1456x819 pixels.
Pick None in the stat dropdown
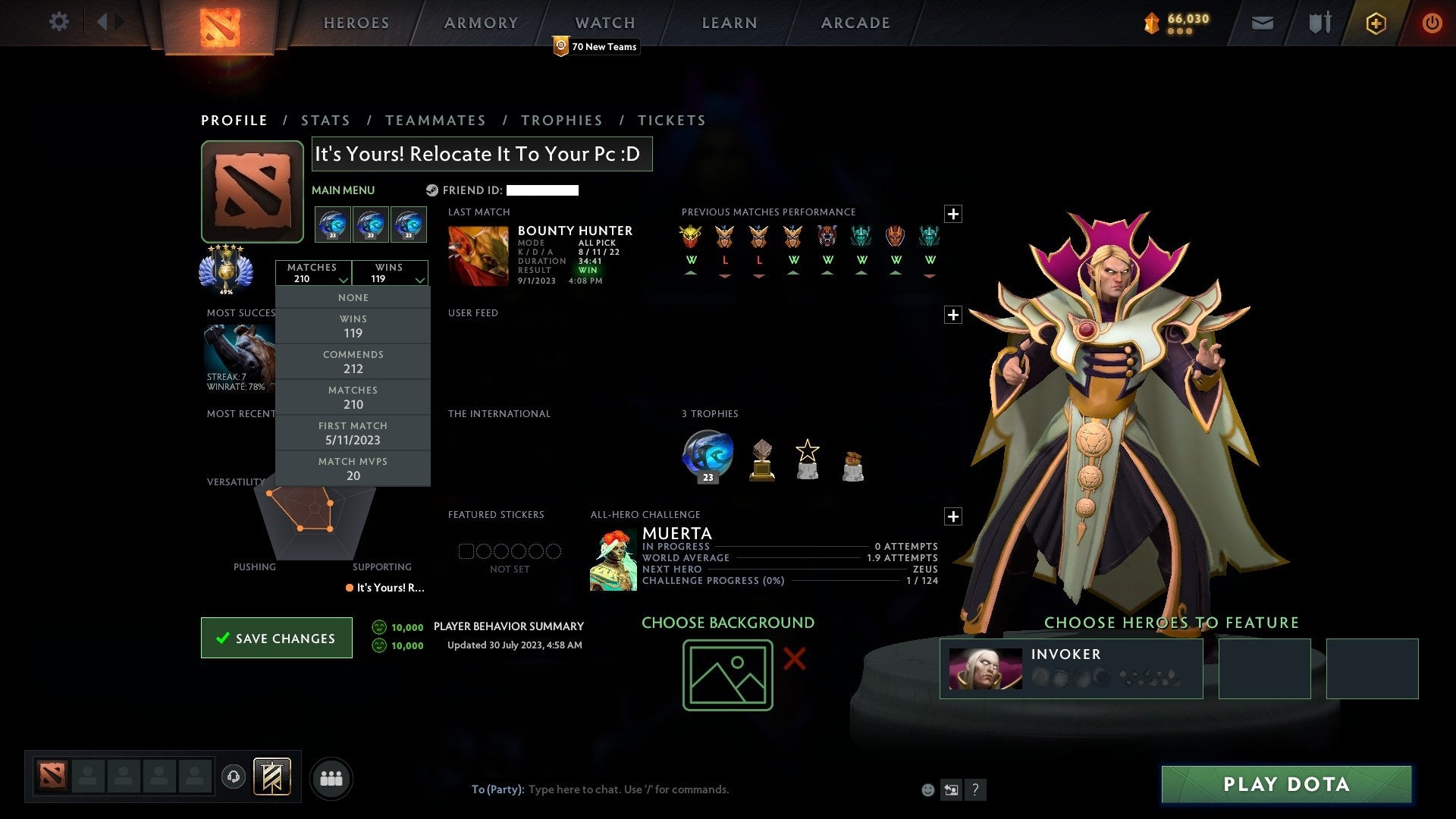(353, 298)
